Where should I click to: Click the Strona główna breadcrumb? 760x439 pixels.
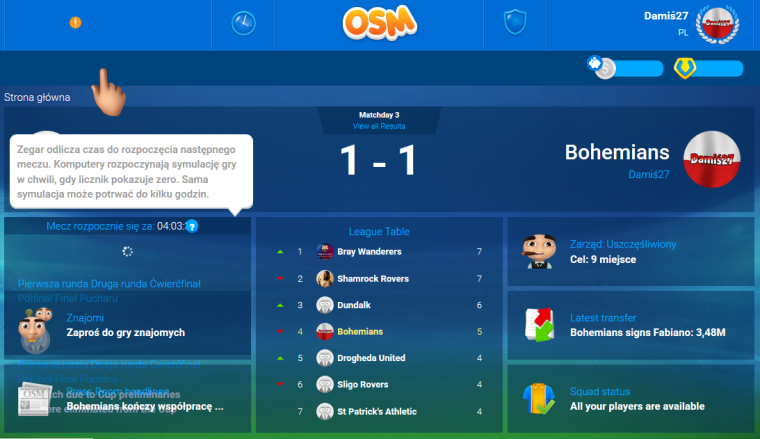tap(37, 98)
